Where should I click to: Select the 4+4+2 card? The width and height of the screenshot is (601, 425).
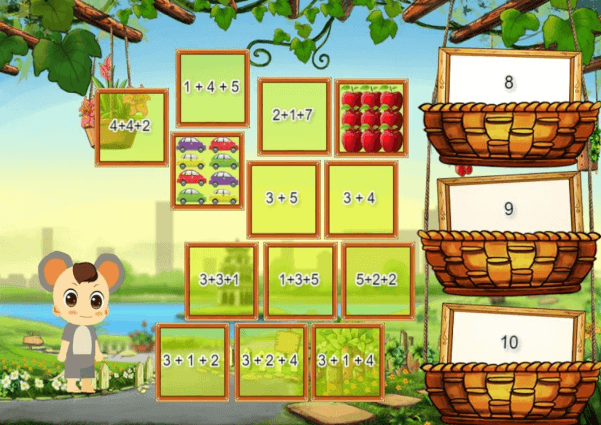[x=131, y=127]
